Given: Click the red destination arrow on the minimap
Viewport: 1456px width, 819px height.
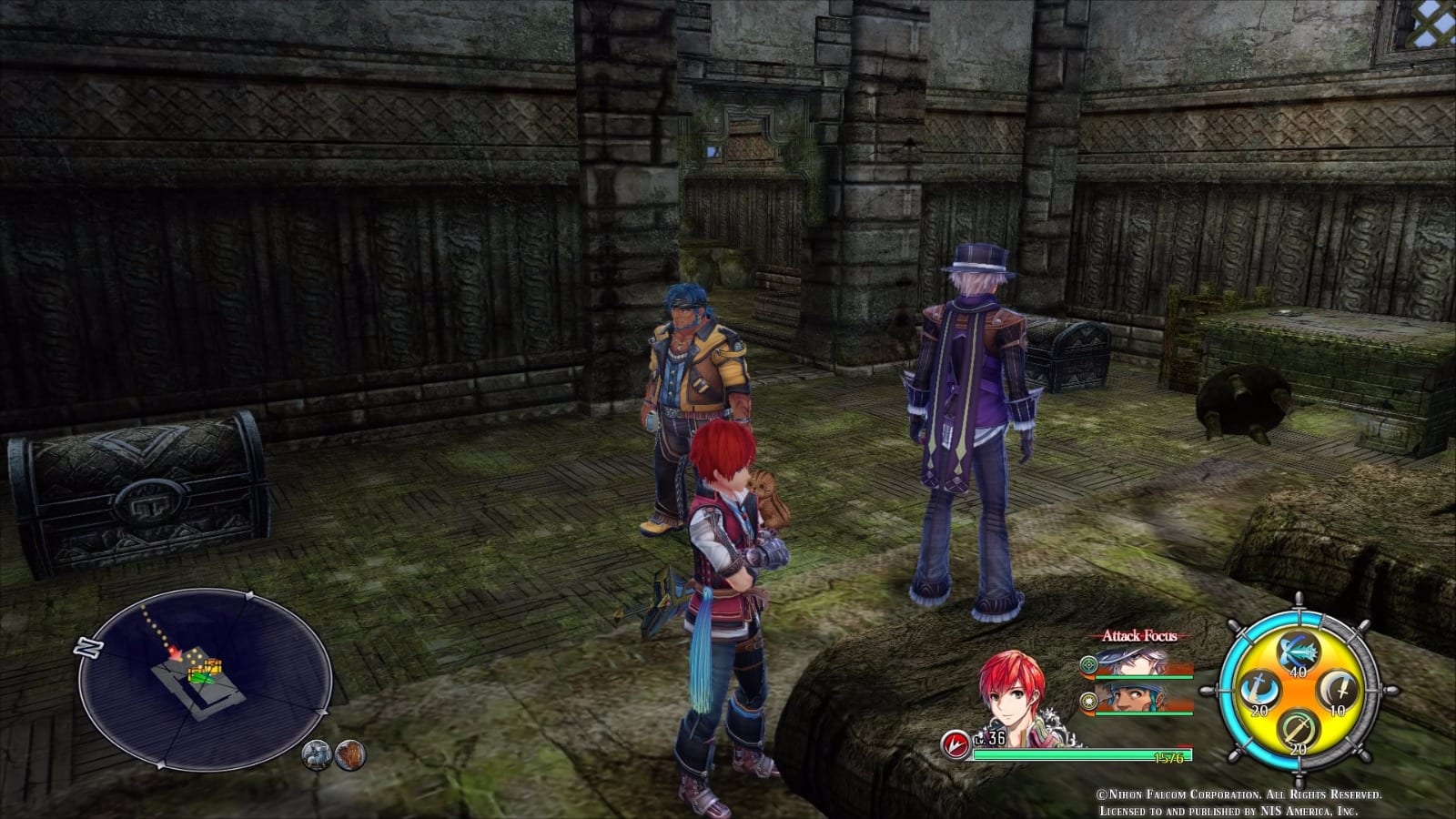Looking at the screenshot, I should 176,653.
